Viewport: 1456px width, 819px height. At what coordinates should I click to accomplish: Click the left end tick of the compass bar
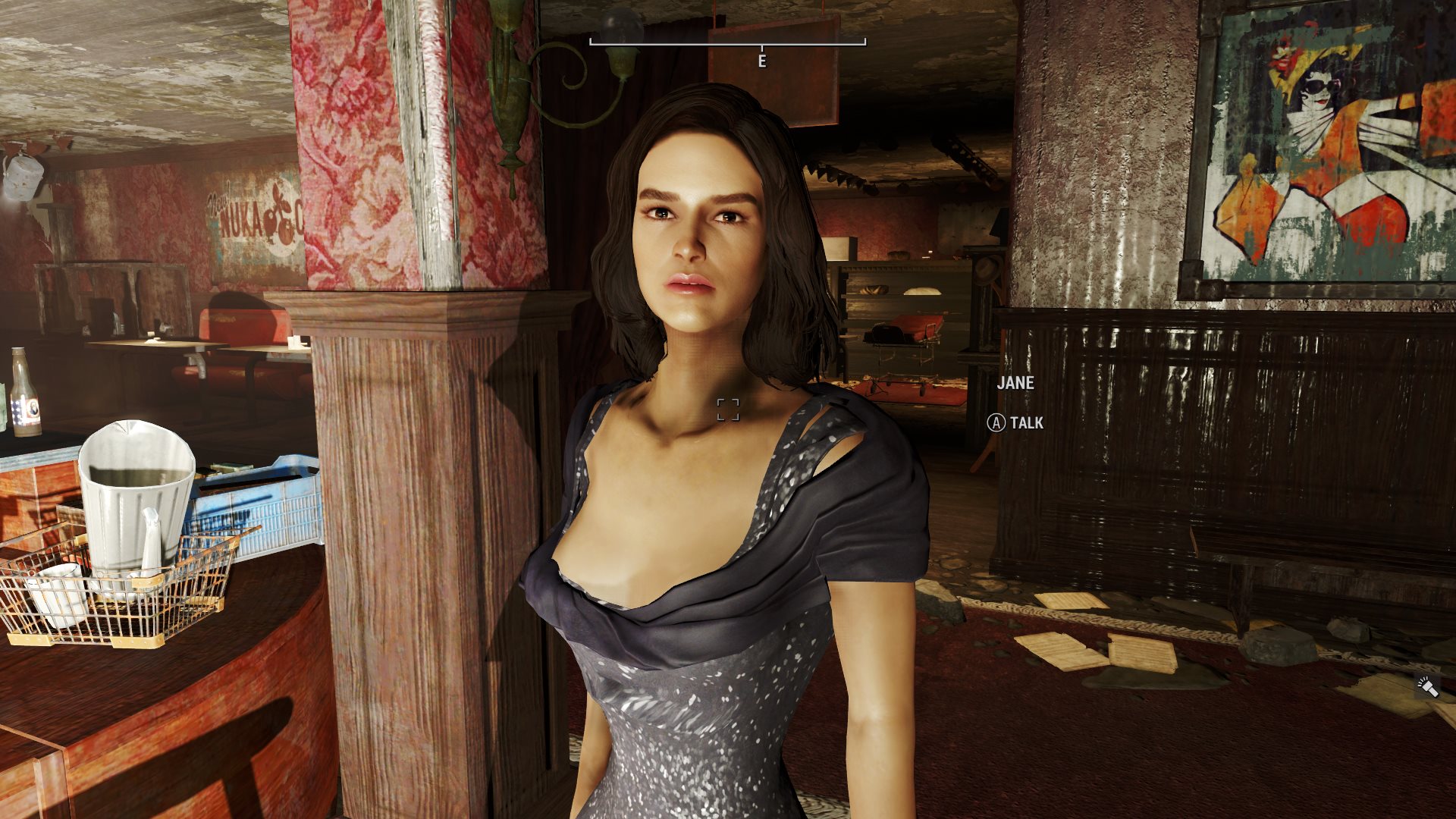590,44
